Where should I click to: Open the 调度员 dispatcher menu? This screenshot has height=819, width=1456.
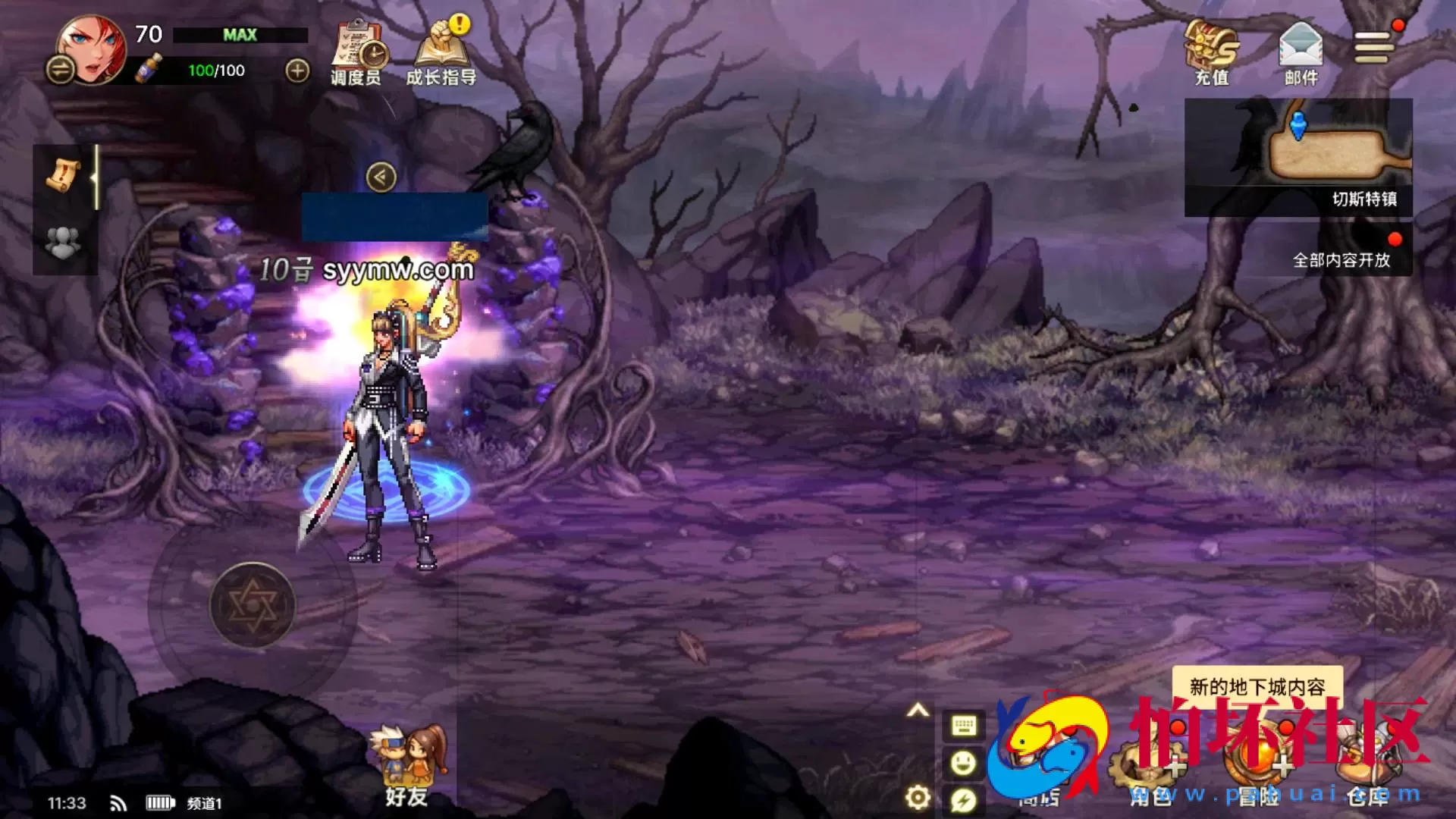pos(356,53)
